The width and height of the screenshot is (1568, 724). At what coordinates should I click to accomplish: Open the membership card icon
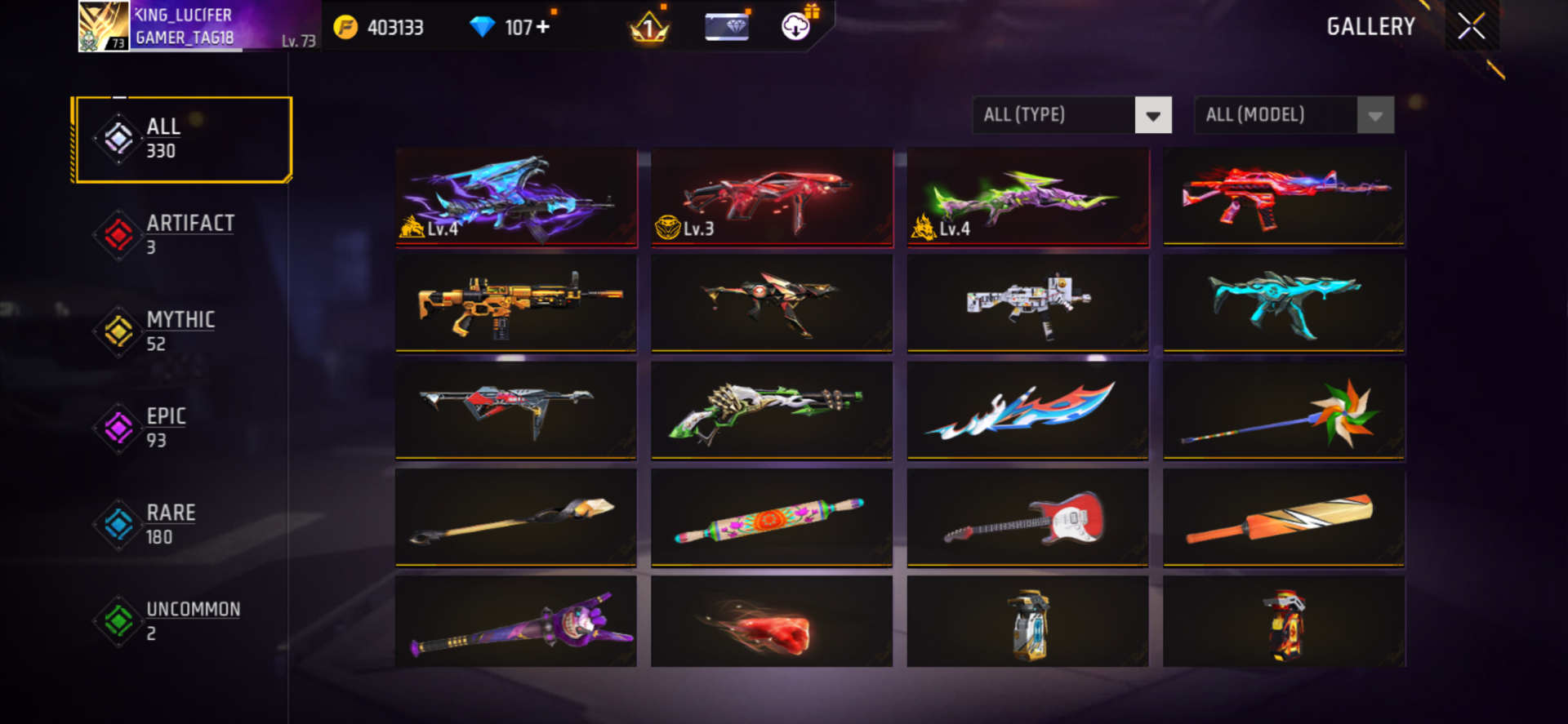coord(725,26)
